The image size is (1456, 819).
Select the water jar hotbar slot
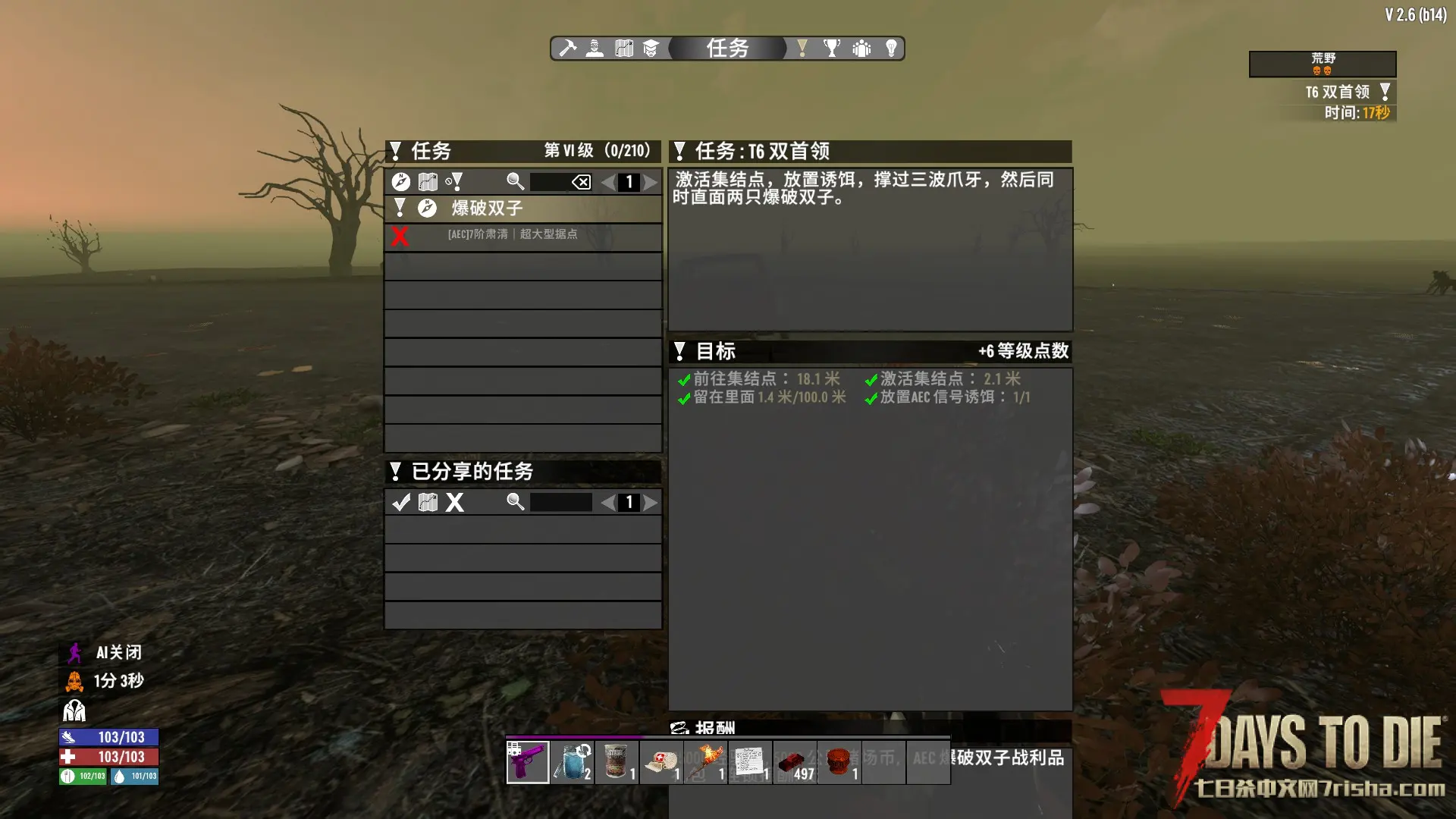pos(573,762)
